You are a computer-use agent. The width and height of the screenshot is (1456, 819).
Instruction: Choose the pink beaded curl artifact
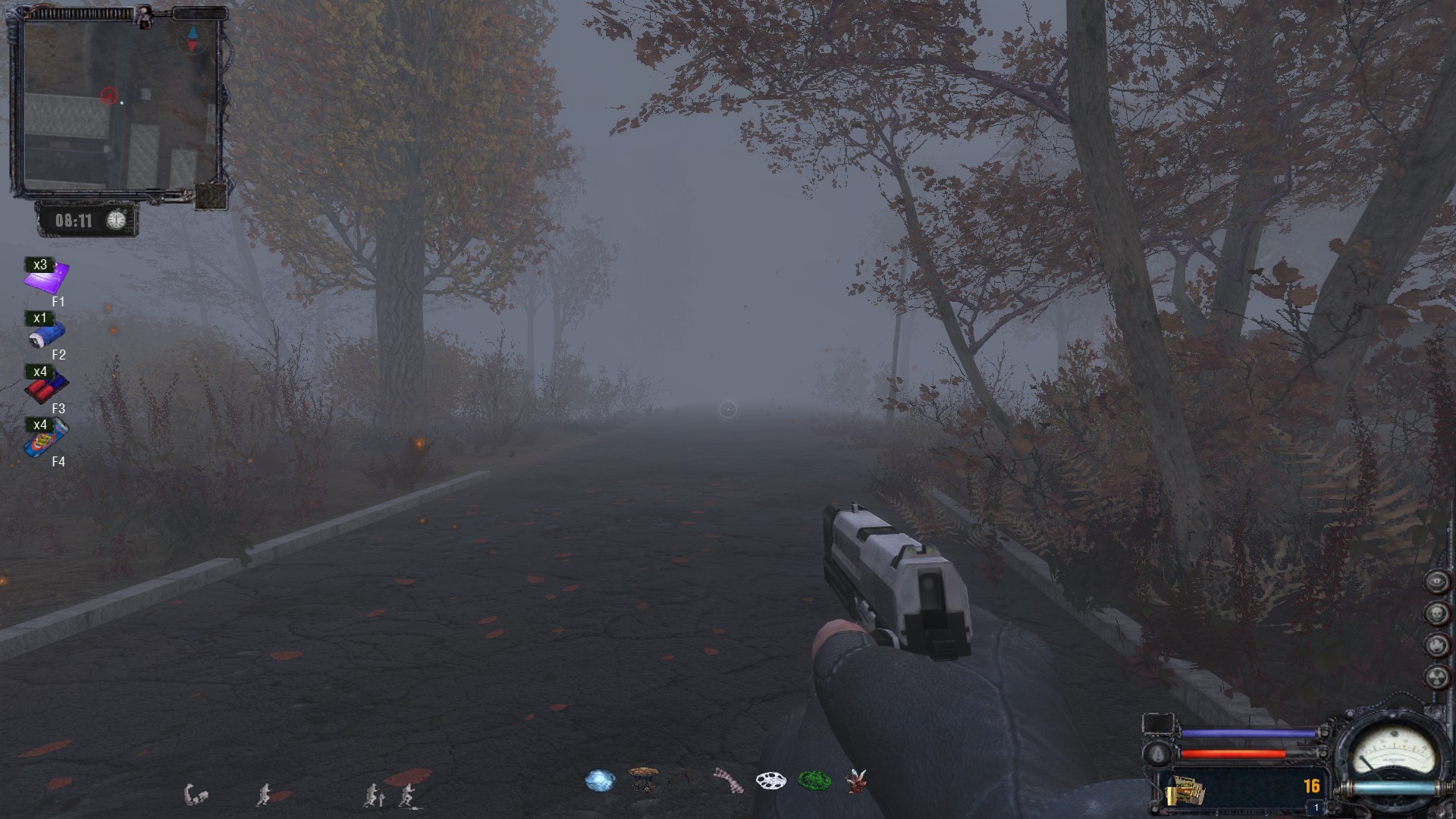729,780
